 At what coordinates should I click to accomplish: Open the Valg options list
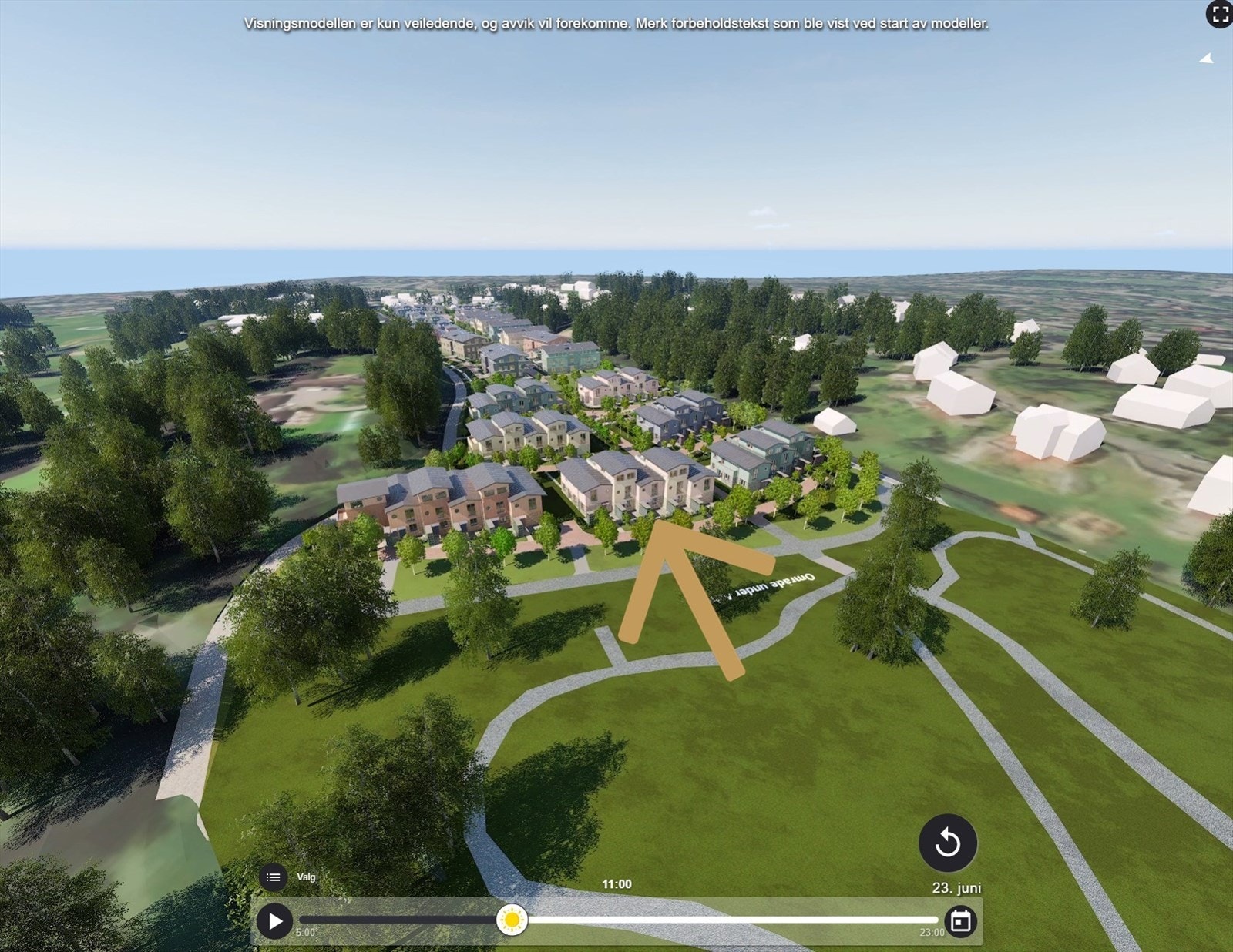(x=273, y=877)
